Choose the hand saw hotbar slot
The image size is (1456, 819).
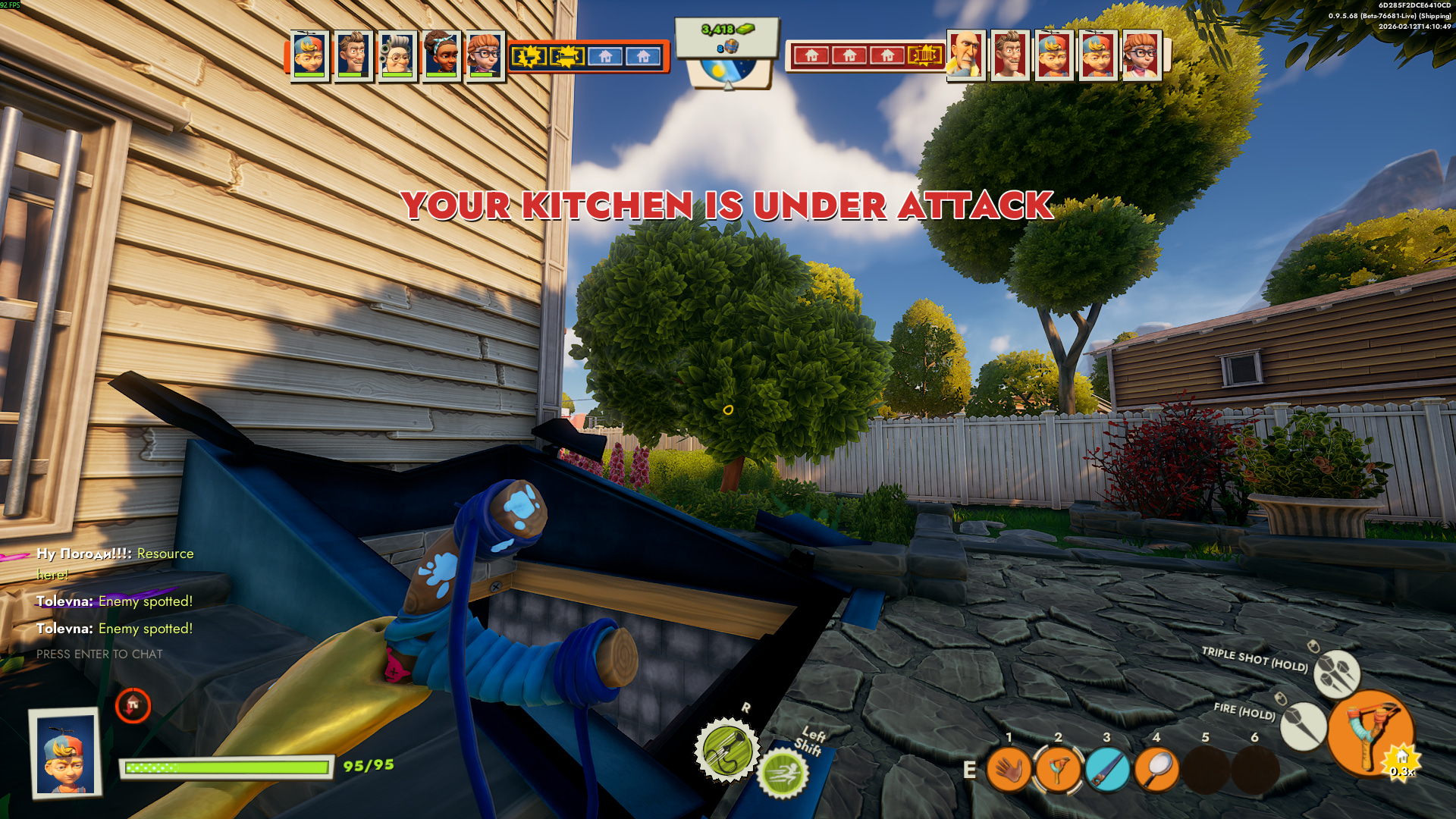point(1107,770)
